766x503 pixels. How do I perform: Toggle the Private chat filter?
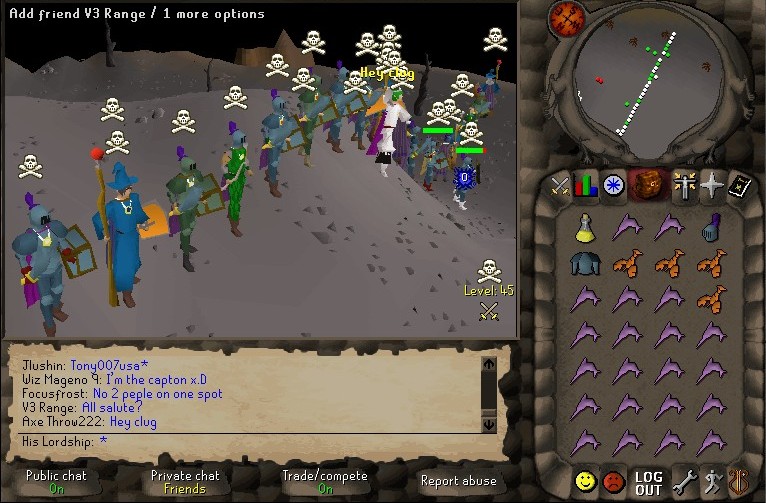click(x=185, y=482)
